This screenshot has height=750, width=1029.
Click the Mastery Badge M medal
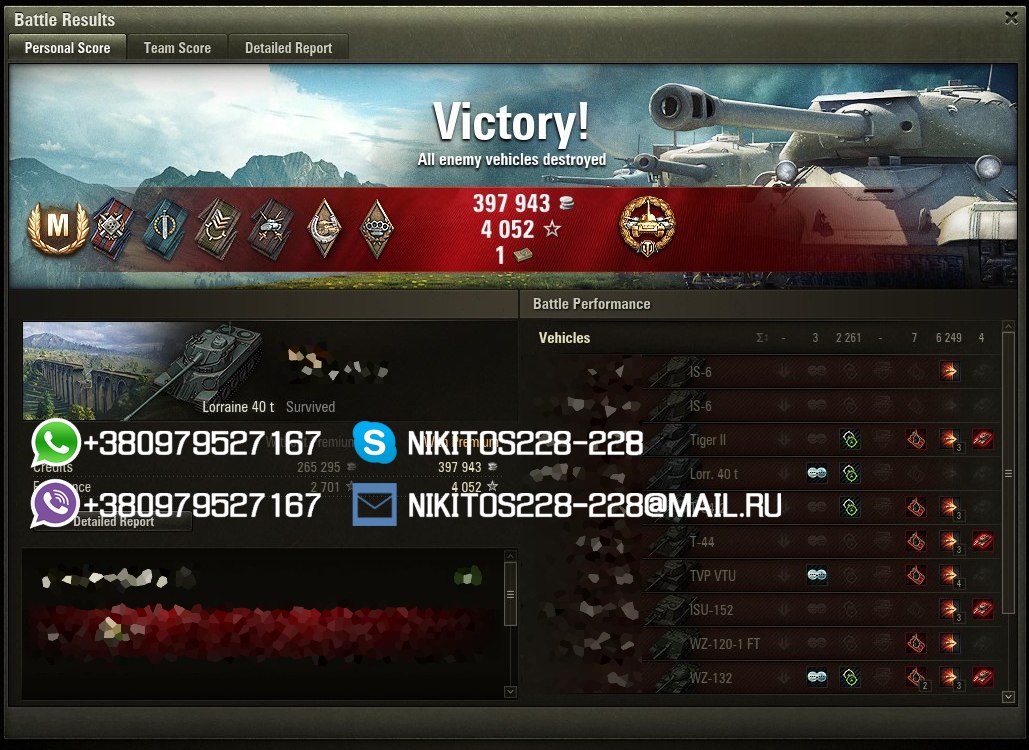coord(57,228)
